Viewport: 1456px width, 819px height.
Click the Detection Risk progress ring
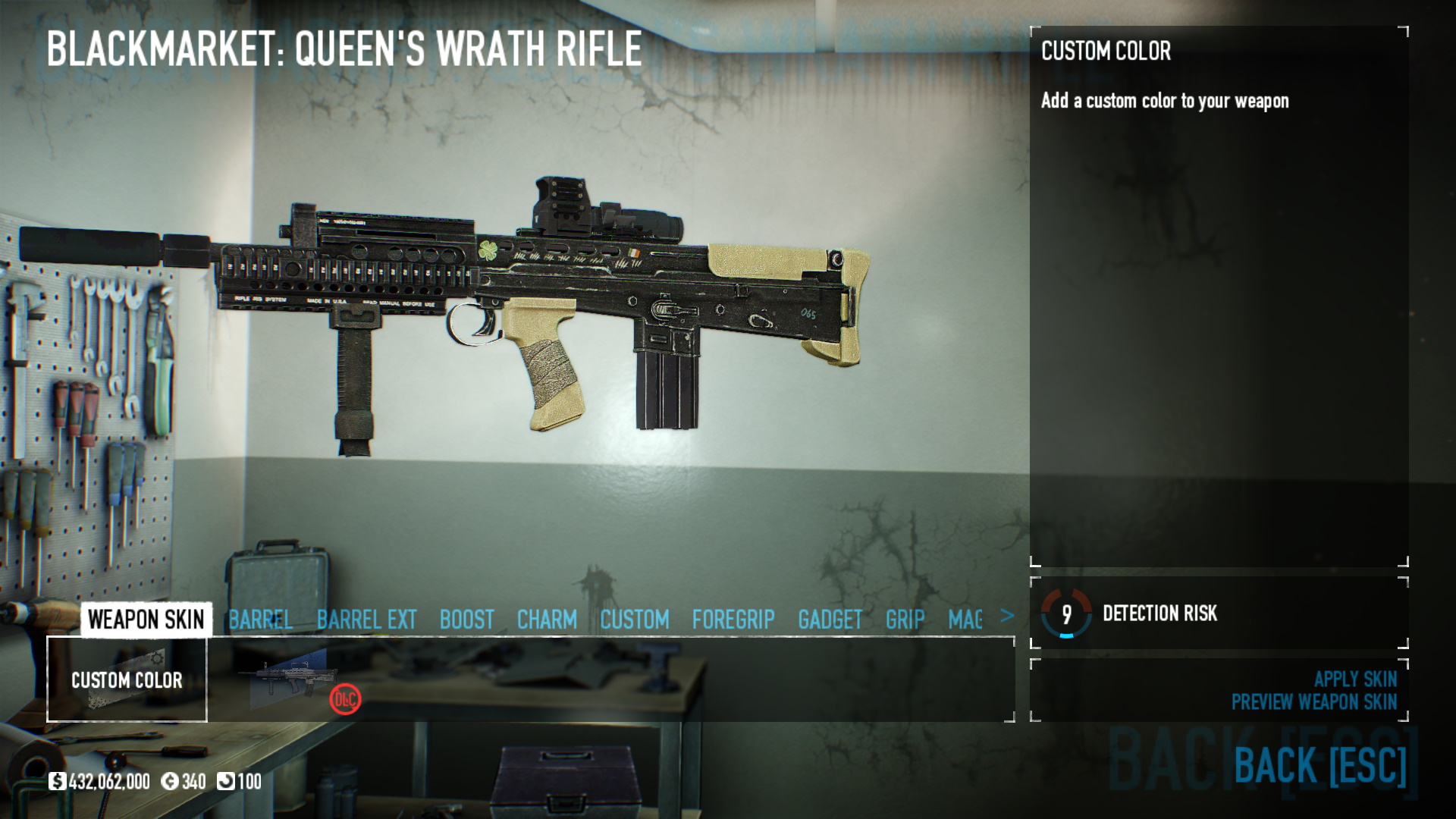(x=1065, y=615)
